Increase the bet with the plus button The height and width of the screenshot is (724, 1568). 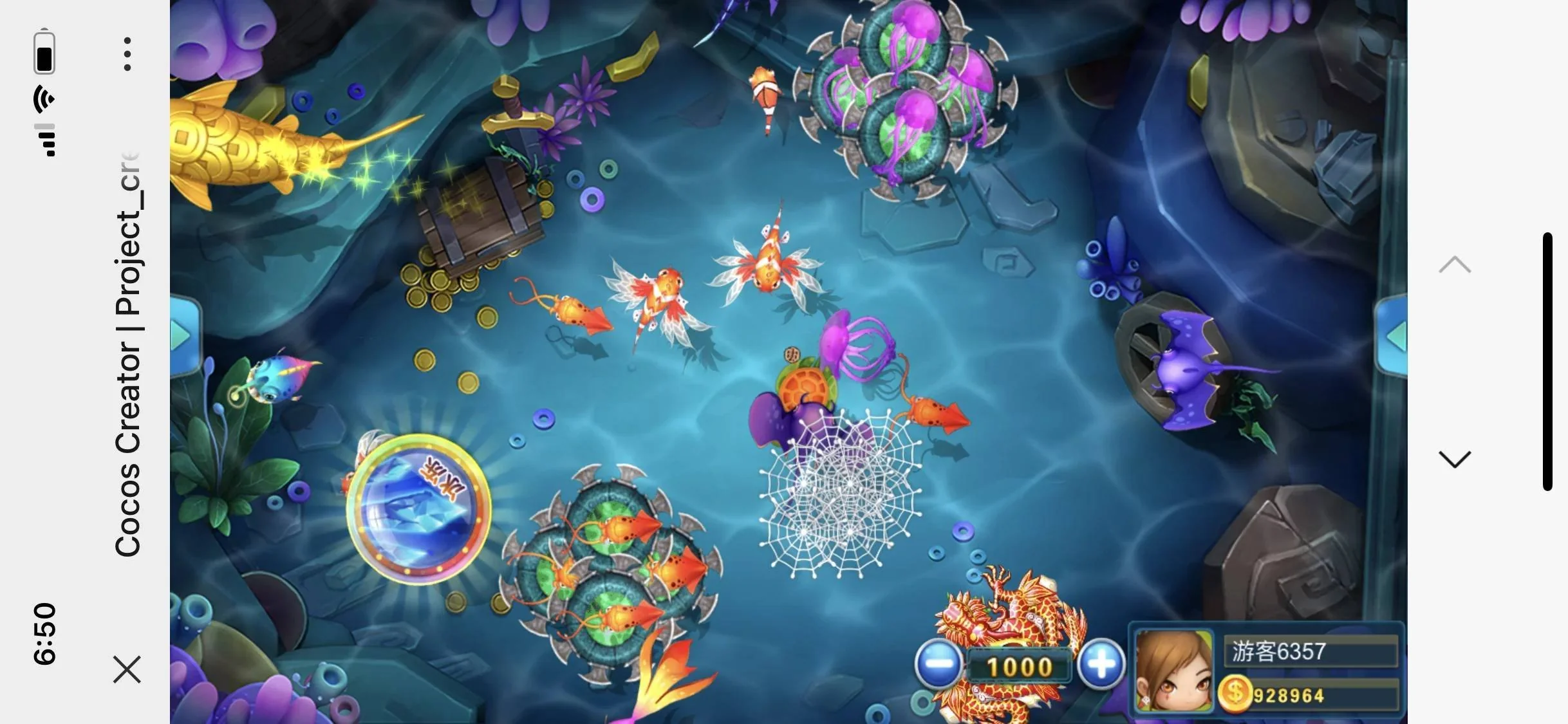point(1101,664)
